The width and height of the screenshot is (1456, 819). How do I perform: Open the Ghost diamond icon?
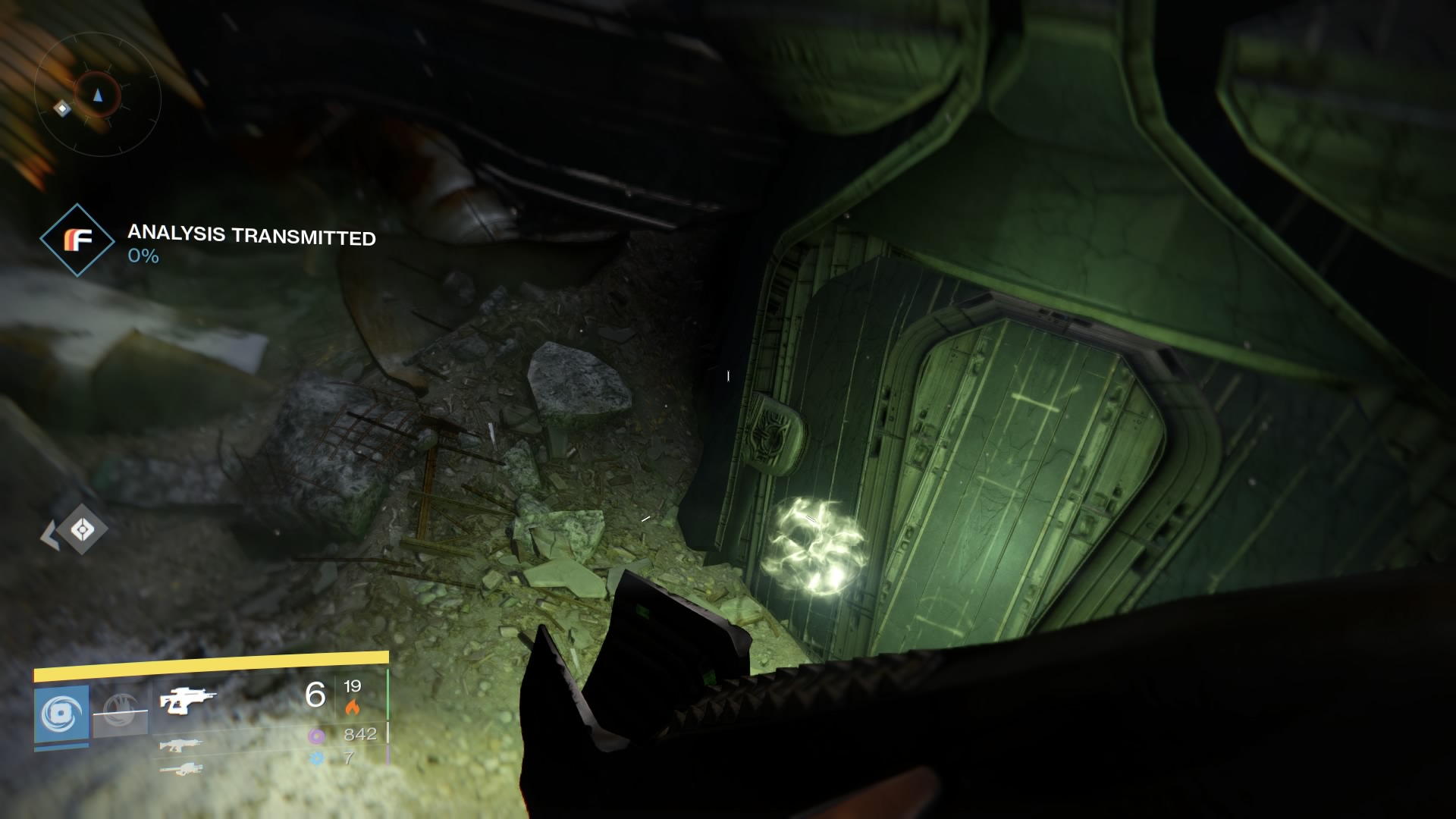(82, 529)
